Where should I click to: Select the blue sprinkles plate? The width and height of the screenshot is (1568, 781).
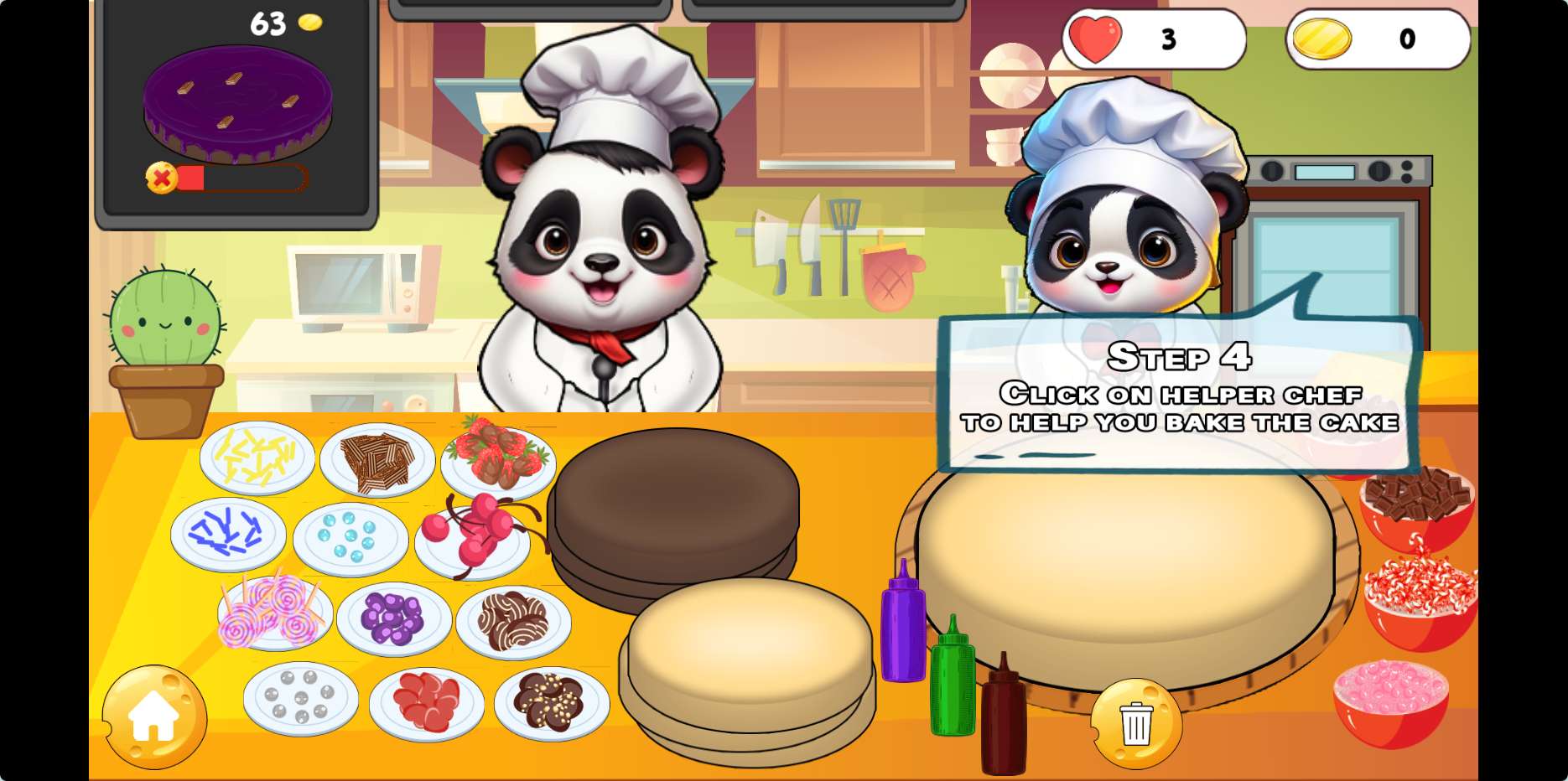(228, 533)
